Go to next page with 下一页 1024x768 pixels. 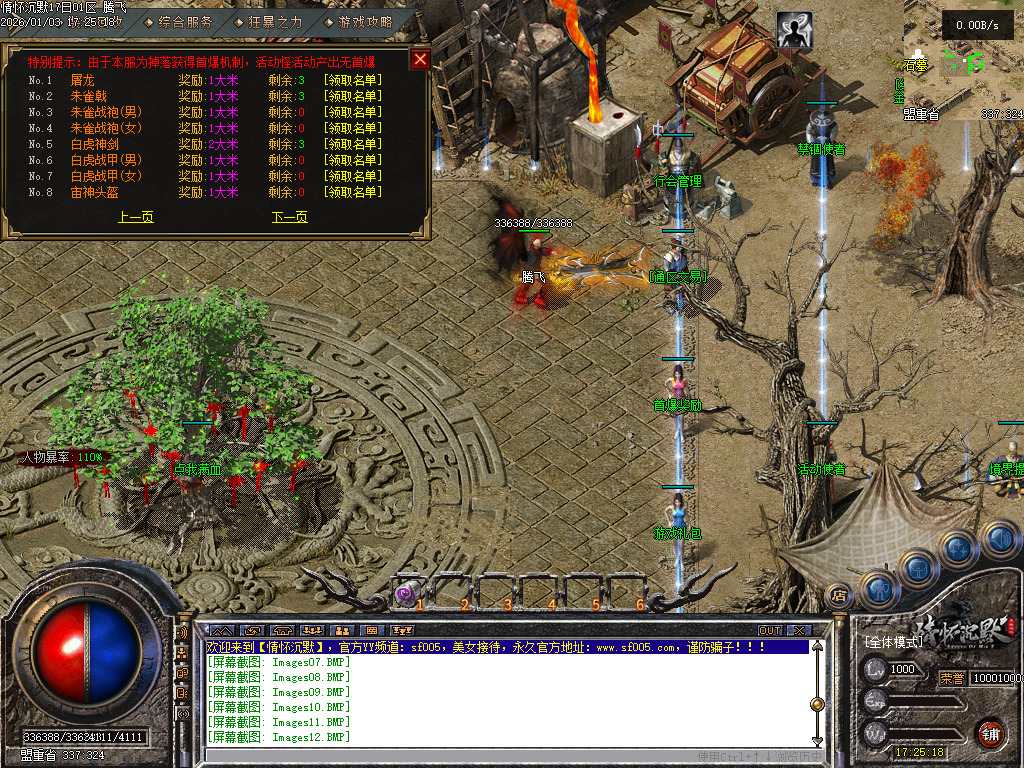coord(289,217)
